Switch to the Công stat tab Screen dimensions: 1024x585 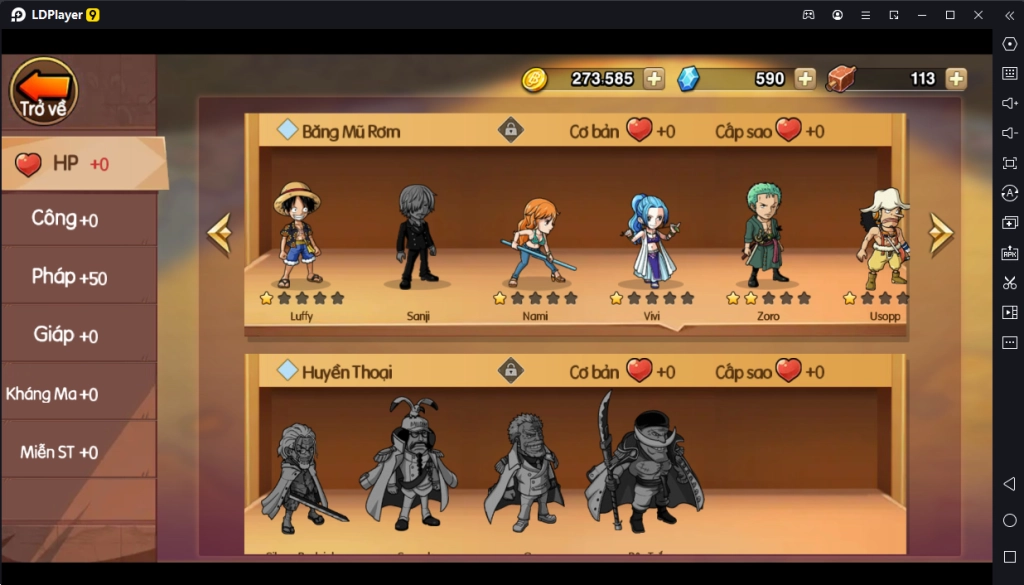pyautogui.click(x=78, y=219)
